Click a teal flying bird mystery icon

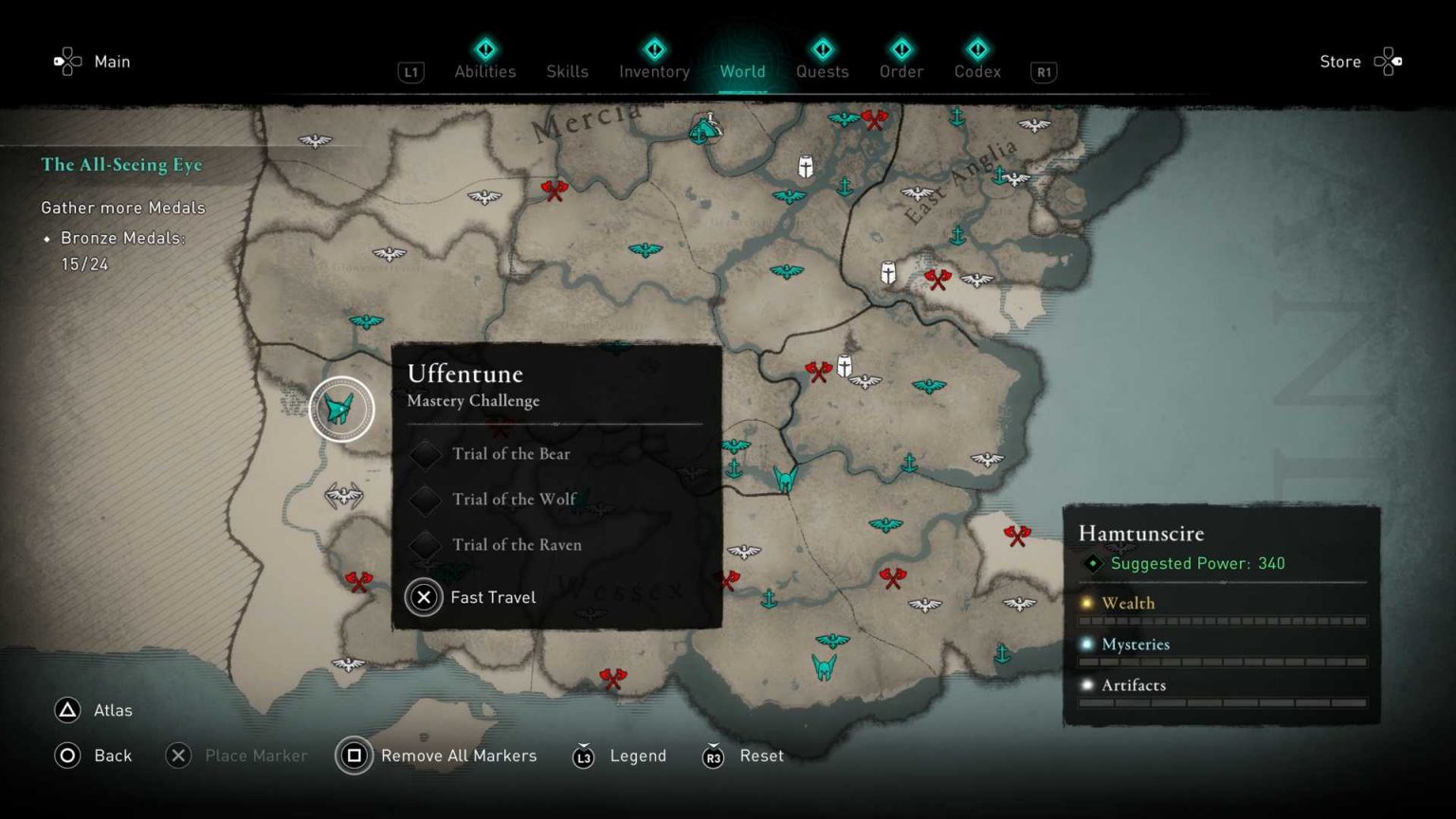[647, 251]
